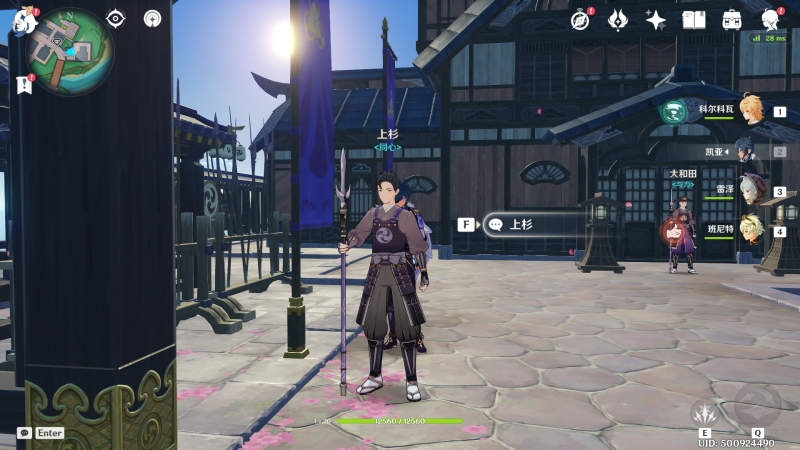Open the quest log bookmark icon
Viewport: 800px width, 450px height.
click(24, 85)
